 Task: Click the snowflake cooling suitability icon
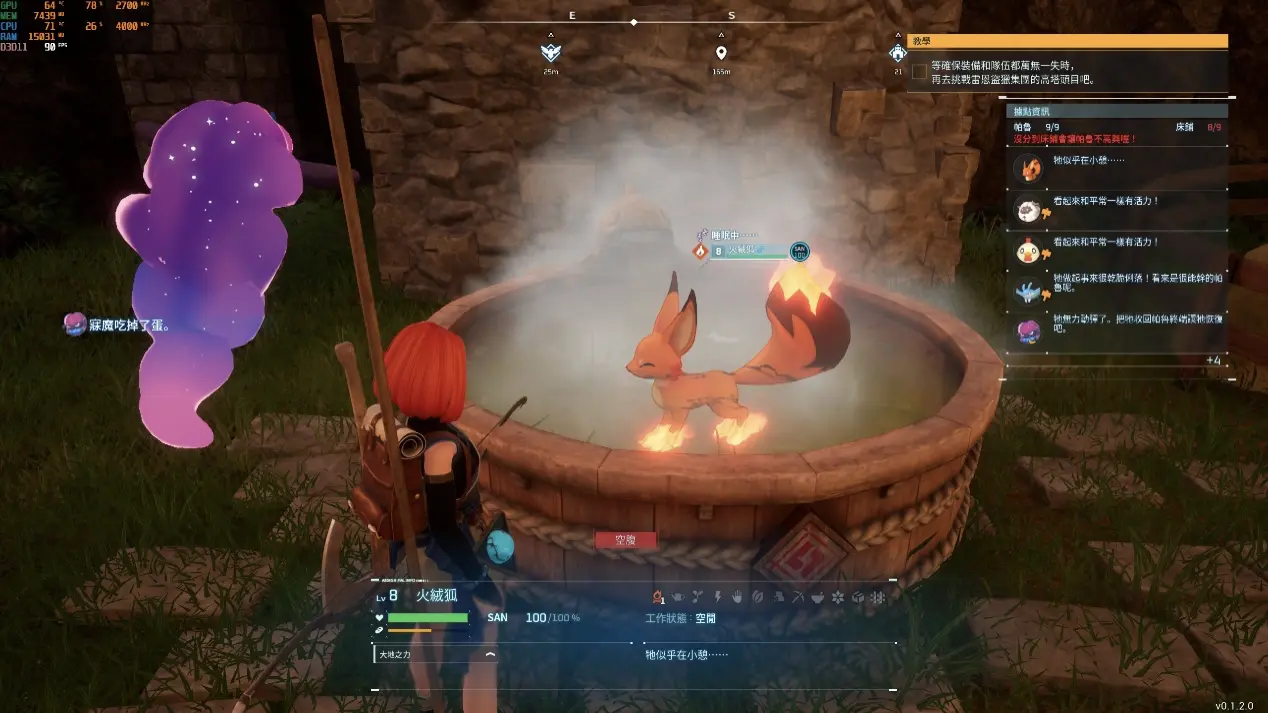[877, 597]
